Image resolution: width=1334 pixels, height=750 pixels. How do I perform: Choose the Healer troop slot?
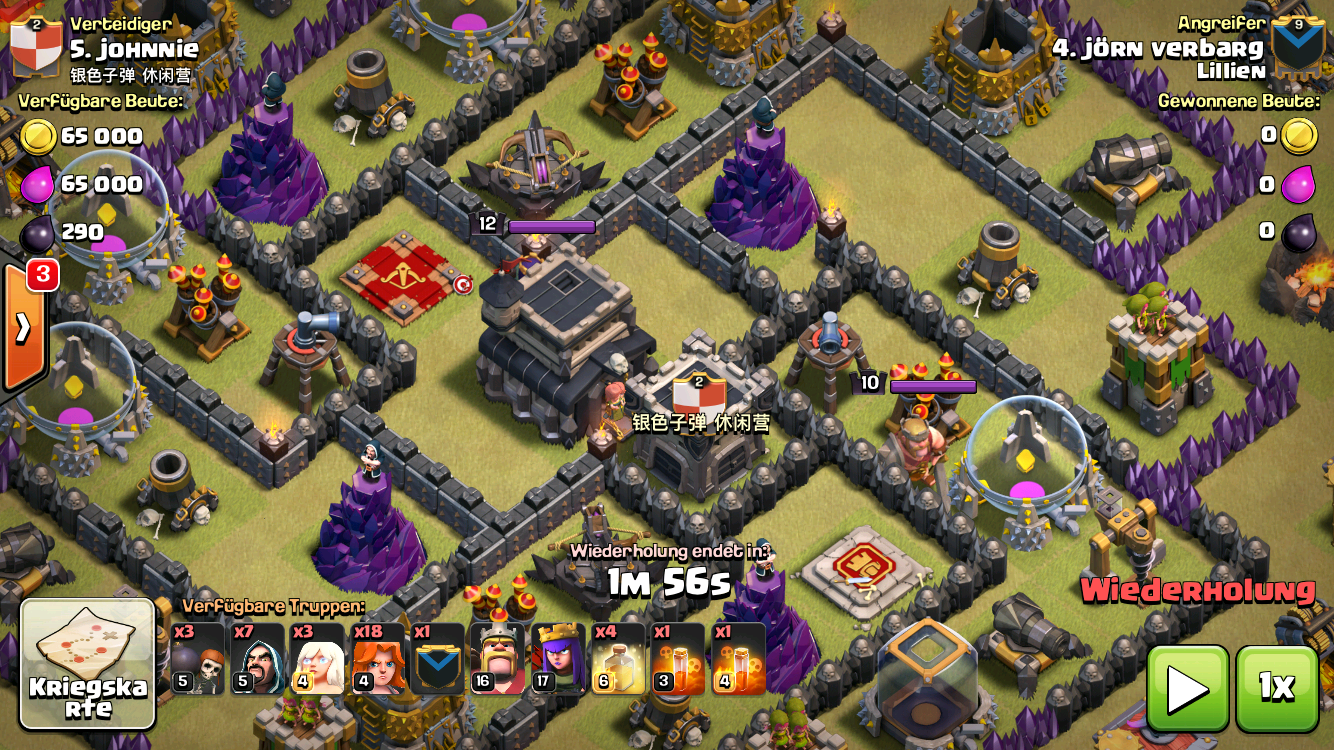pos(317,659)
